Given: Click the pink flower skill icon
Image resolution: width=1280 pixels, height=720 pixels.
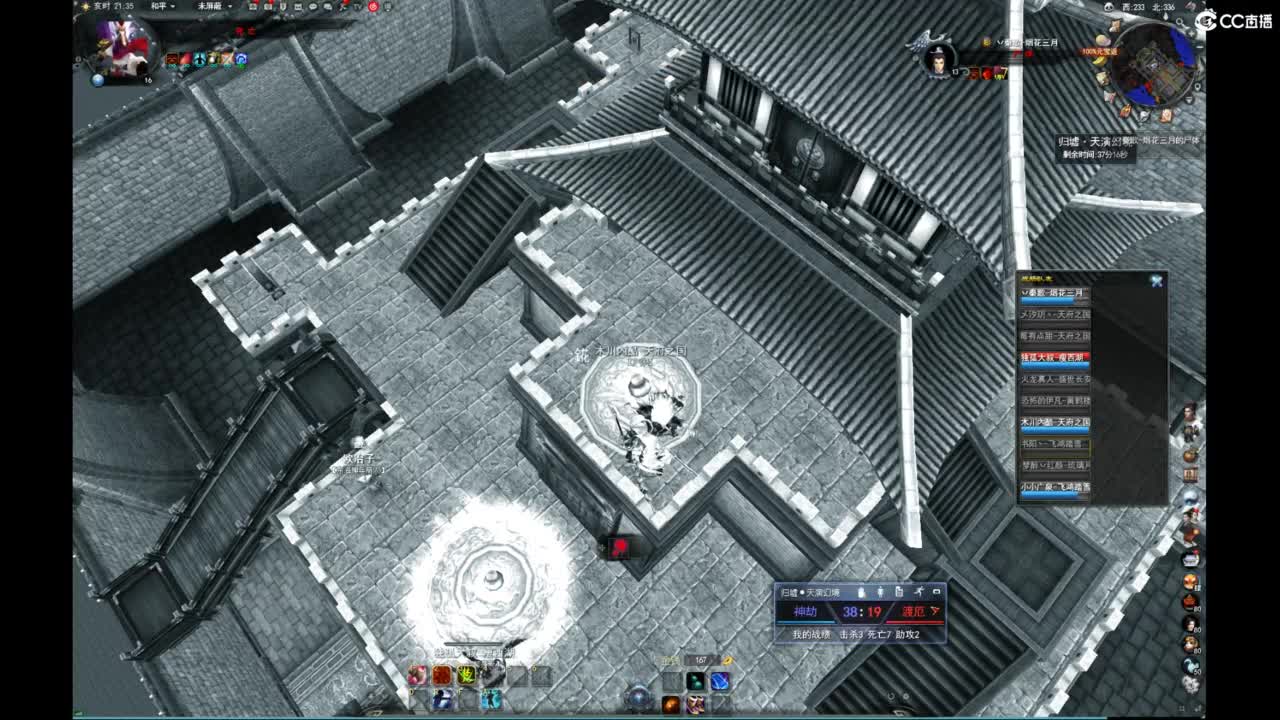Looking at the screenshot, I should 417,676.
